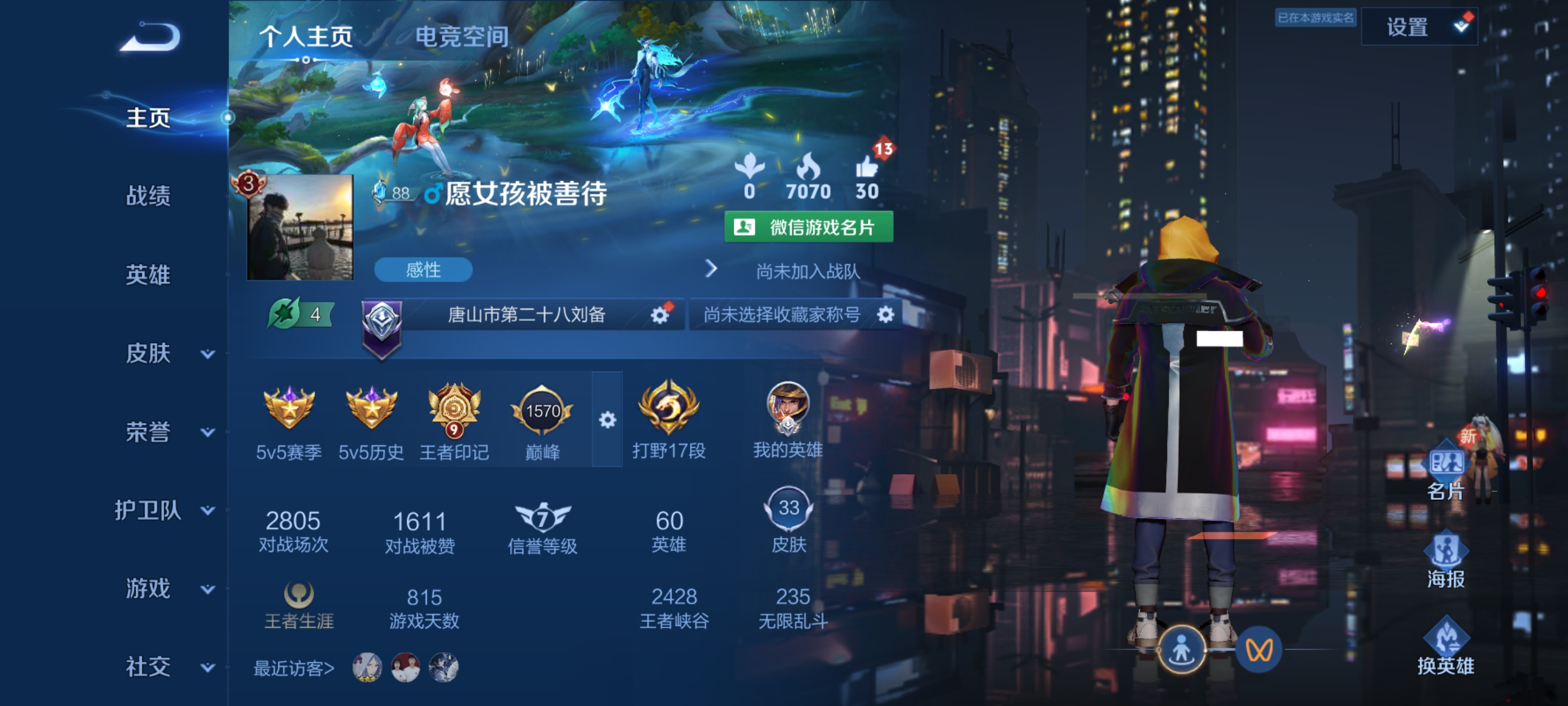
Task: Switch to the 电竞空间 tab
Action: (464, 36)
